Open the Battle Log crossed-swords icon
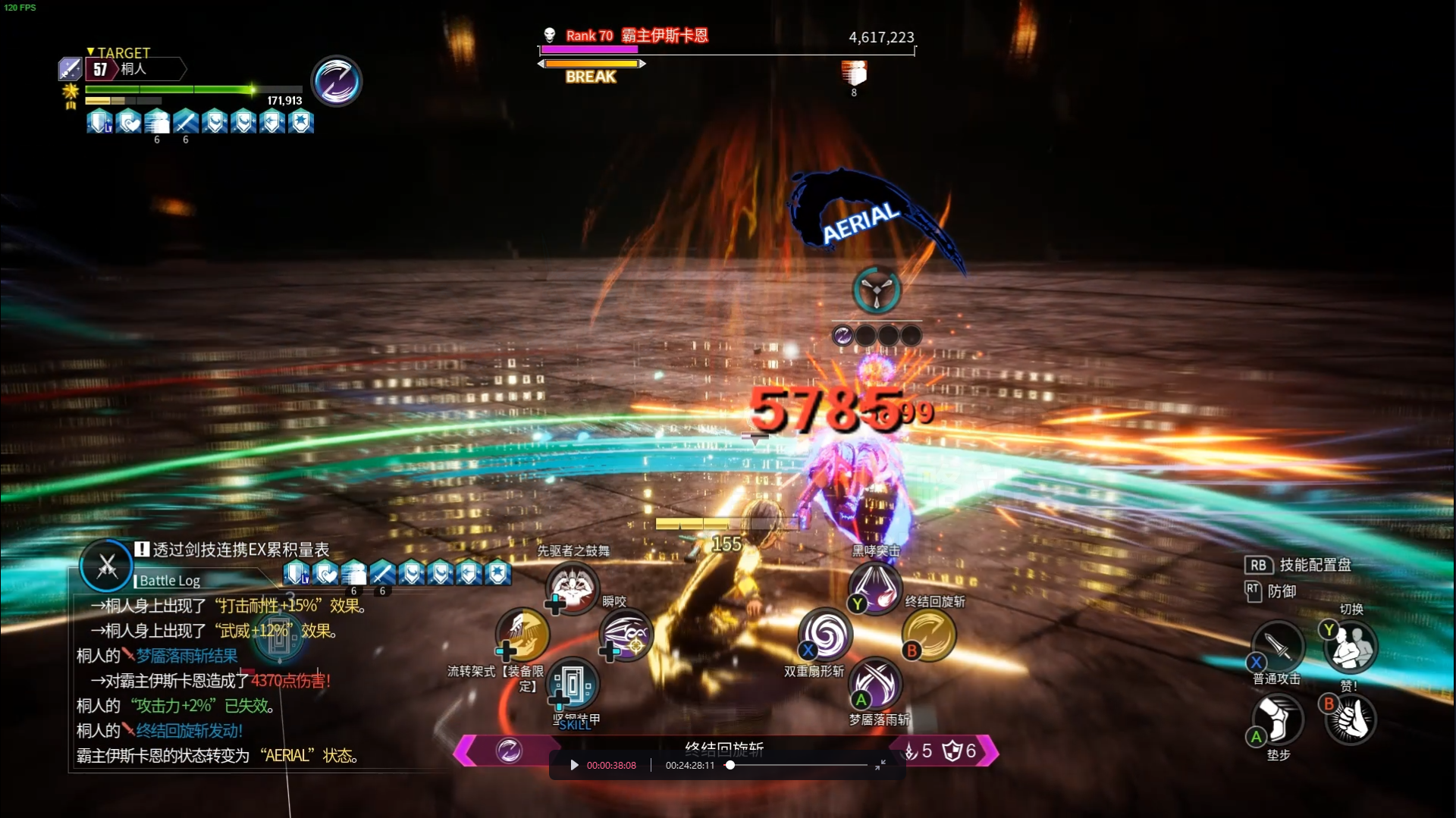Viewport: 1456px width, 818px height. (107, 566)
